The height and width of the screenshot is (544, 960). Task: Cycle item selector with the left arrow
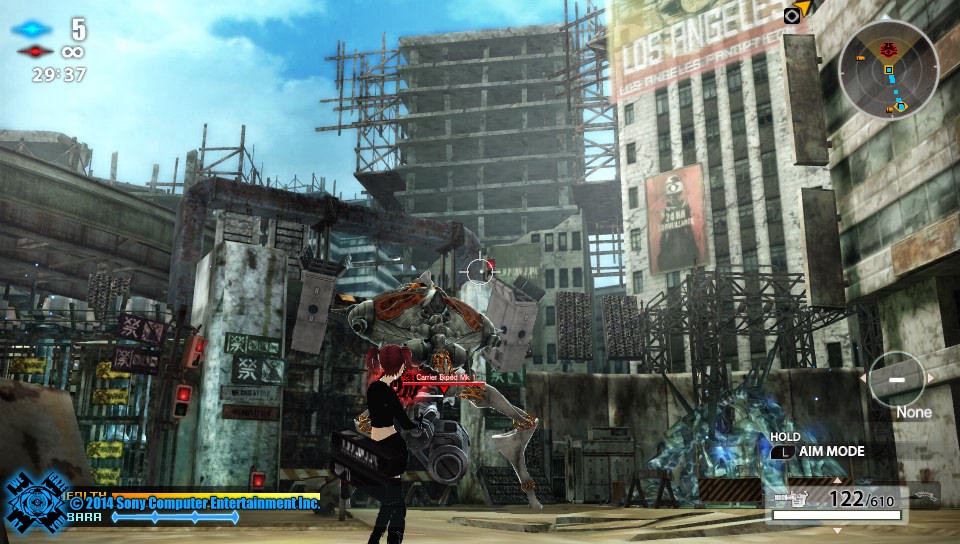pyautogui.click(x=864, y=378)
